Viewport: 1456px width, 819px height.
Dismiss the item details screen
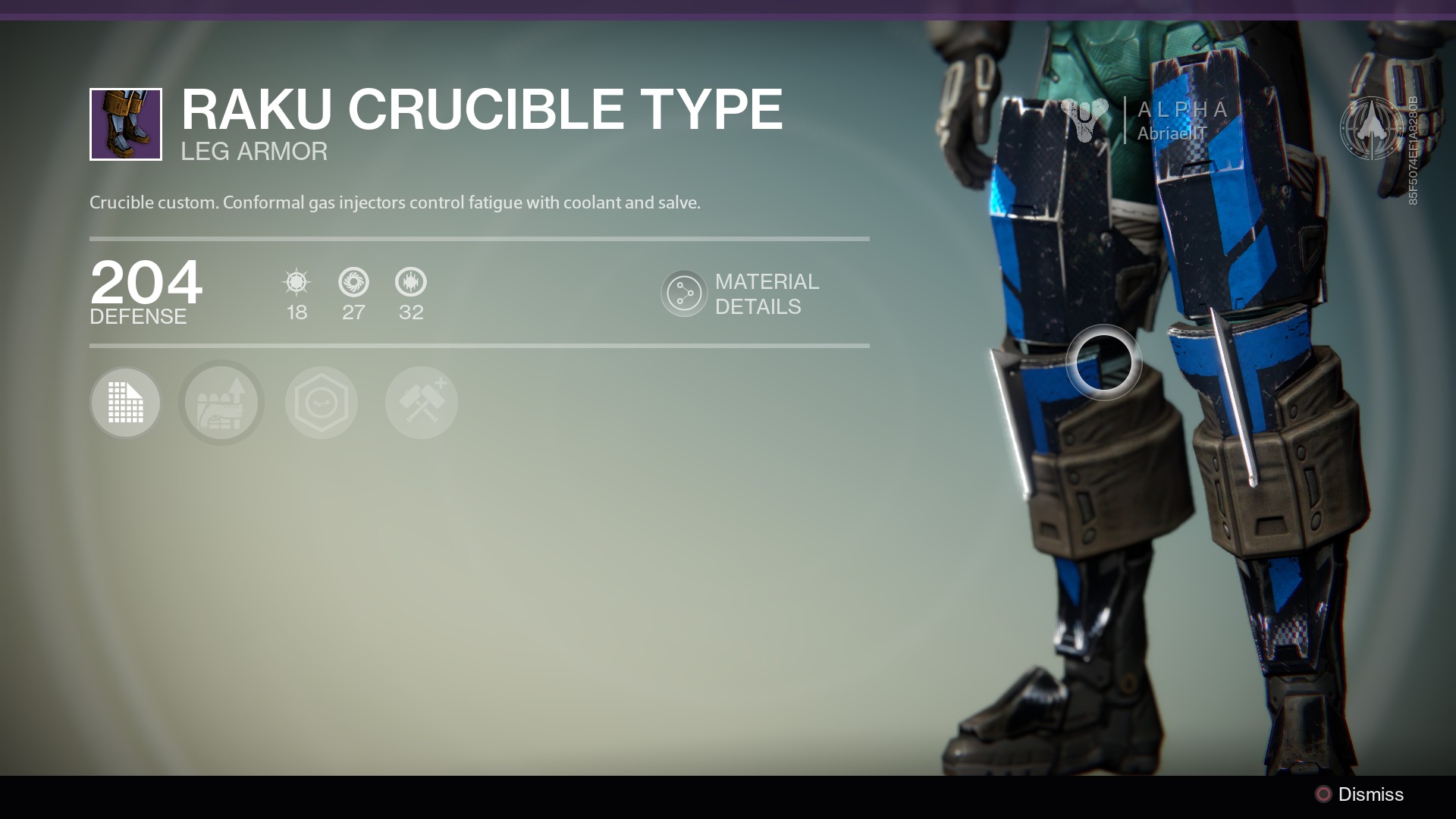tap(1360, 794)
